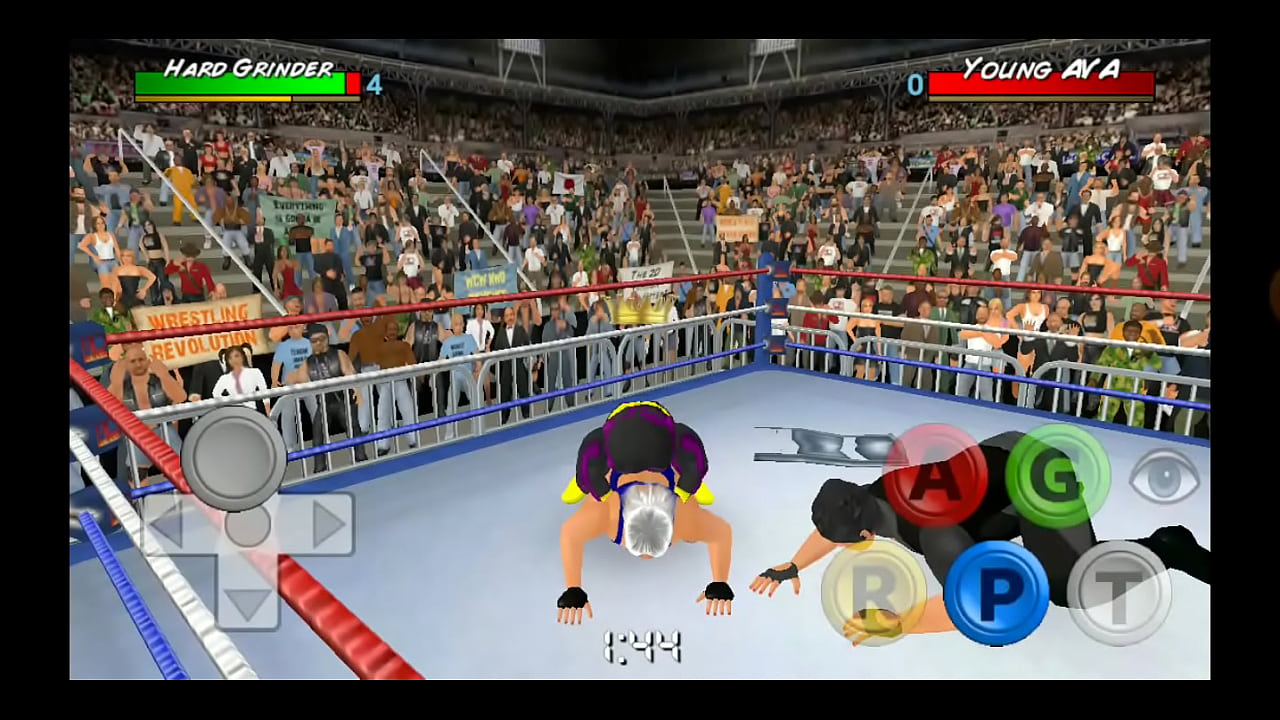1280x720 pixels.
Task: Tap the yellow R run button
Action: point(874,592)
